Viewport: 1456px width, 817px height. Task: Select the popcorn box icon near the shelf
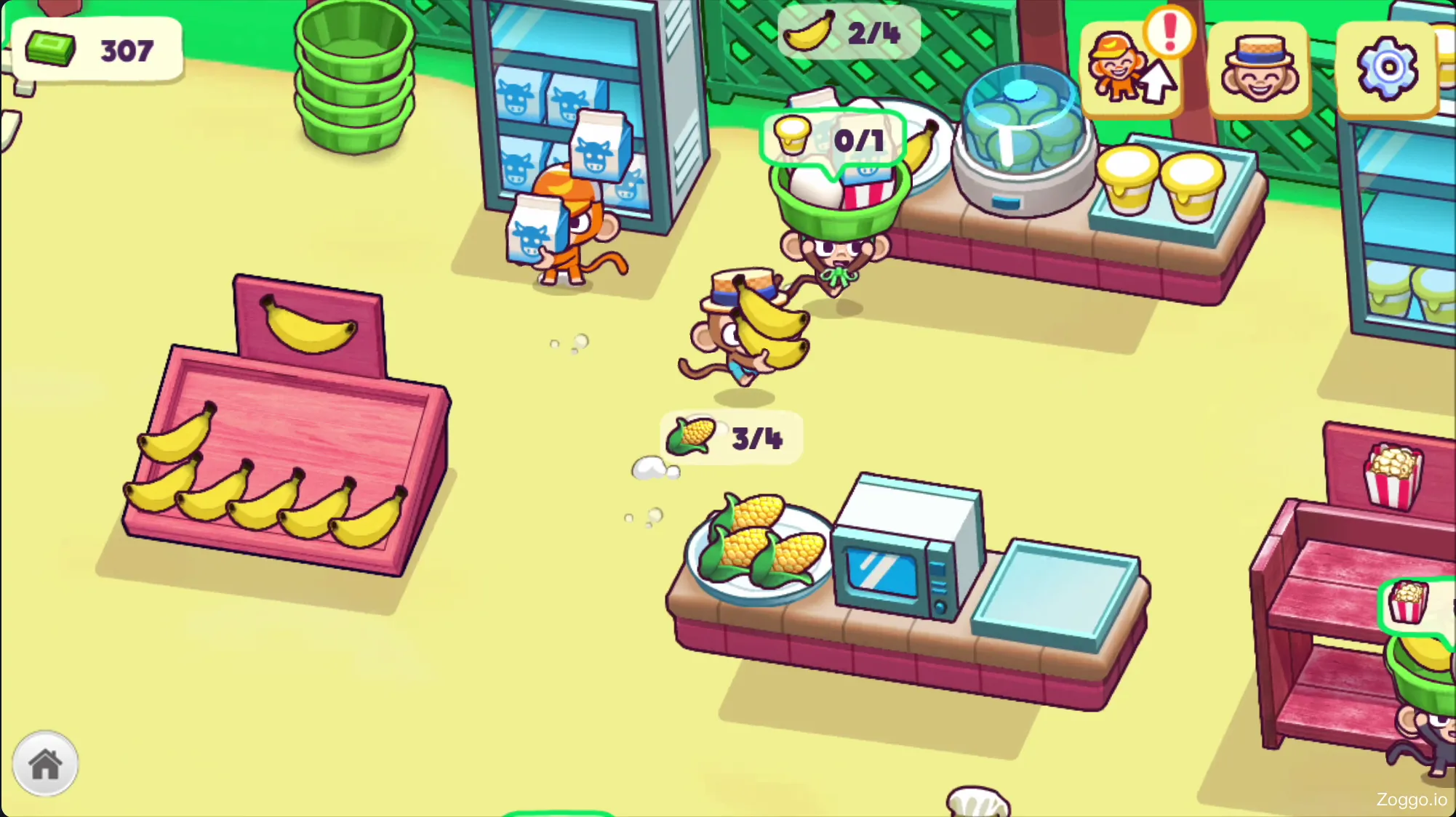pos(1393,476)
